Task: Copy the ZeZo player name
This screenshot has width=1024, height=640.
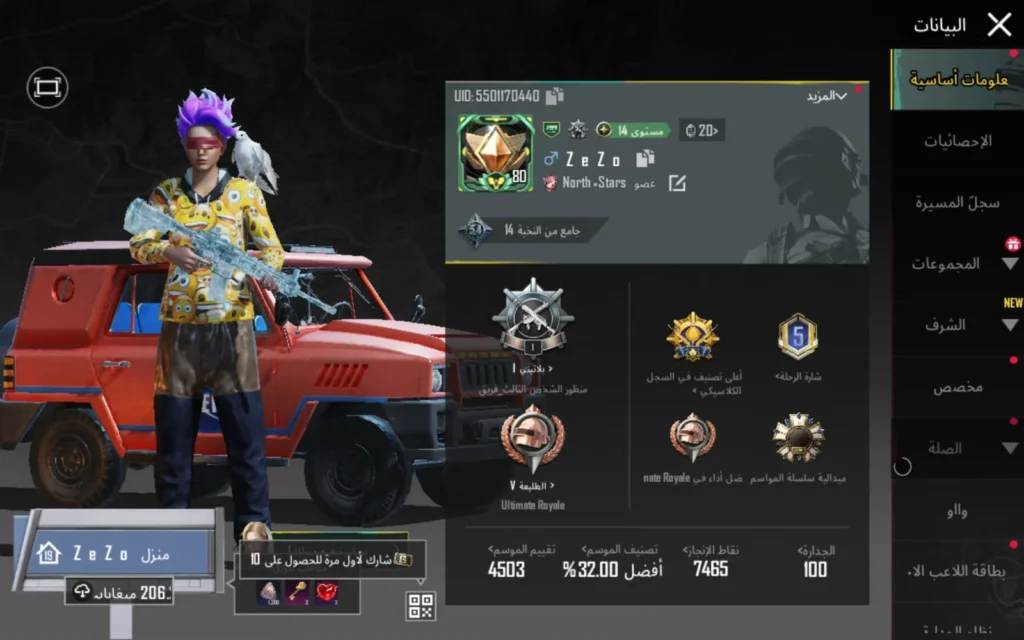Action: (x=645, y=158)
